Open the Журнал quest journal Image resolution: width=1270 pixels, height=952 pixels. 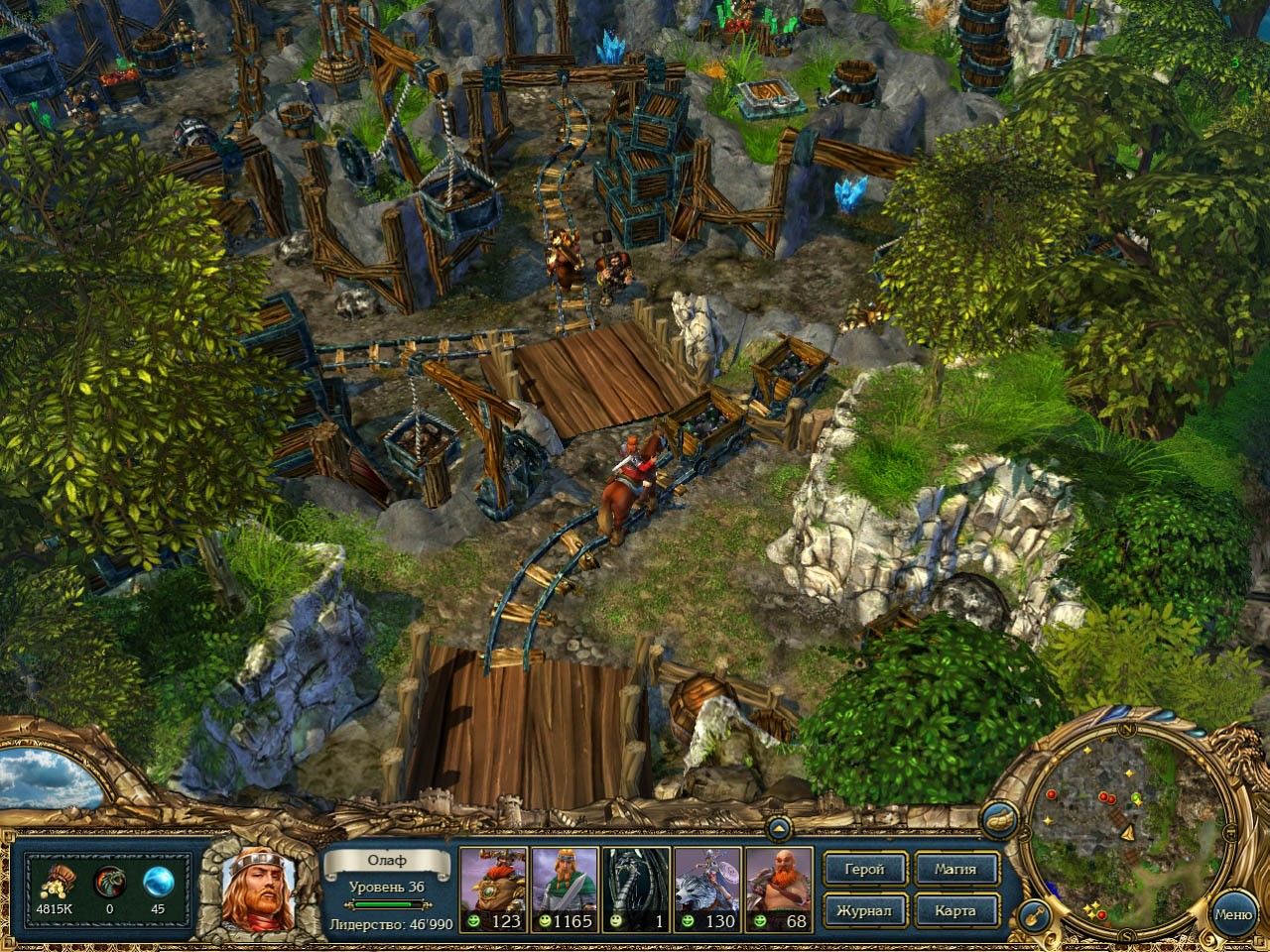(x=865, y=910)
